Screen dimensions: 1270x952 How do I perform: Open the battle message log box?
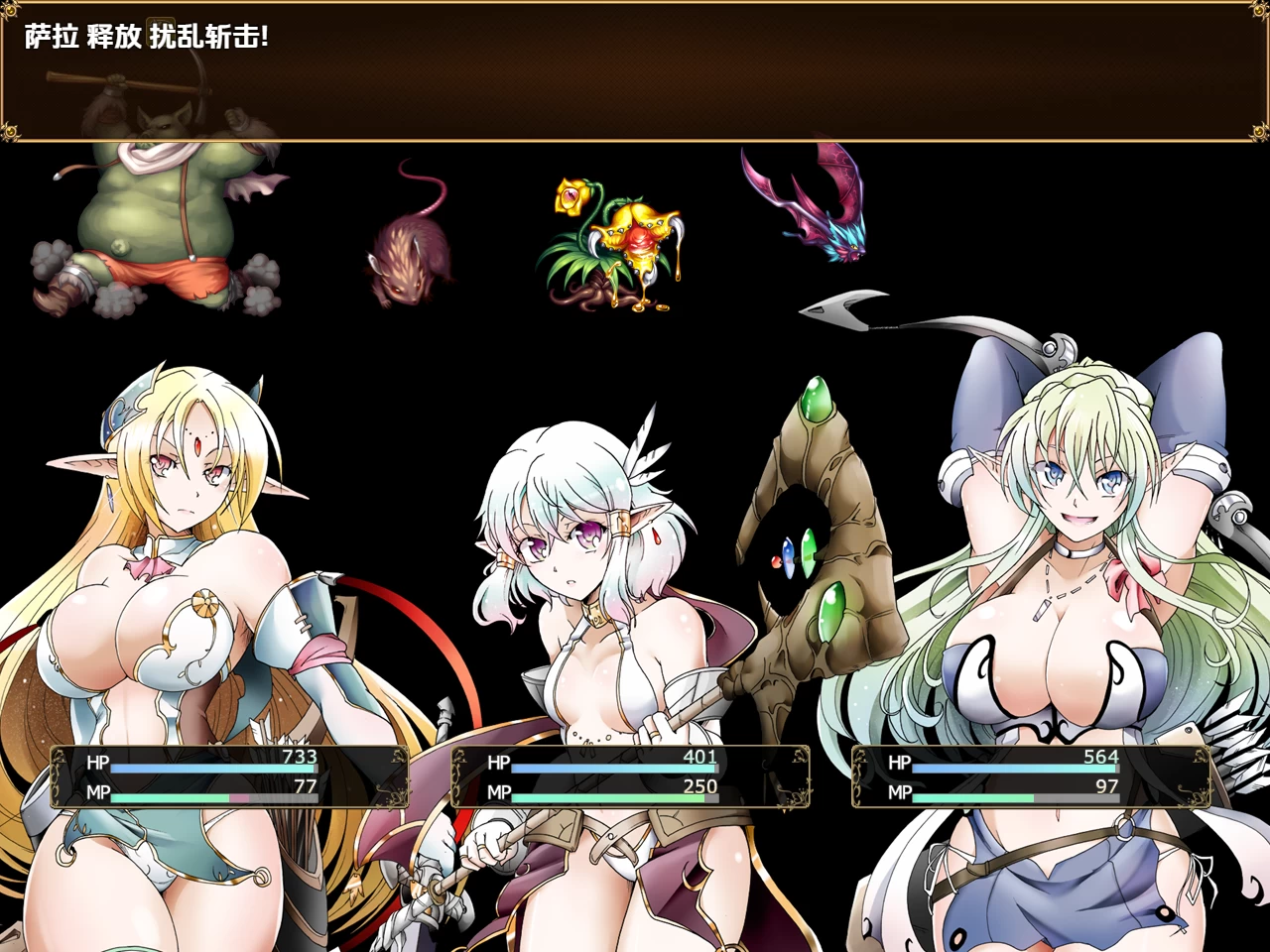tap(635, 89)
